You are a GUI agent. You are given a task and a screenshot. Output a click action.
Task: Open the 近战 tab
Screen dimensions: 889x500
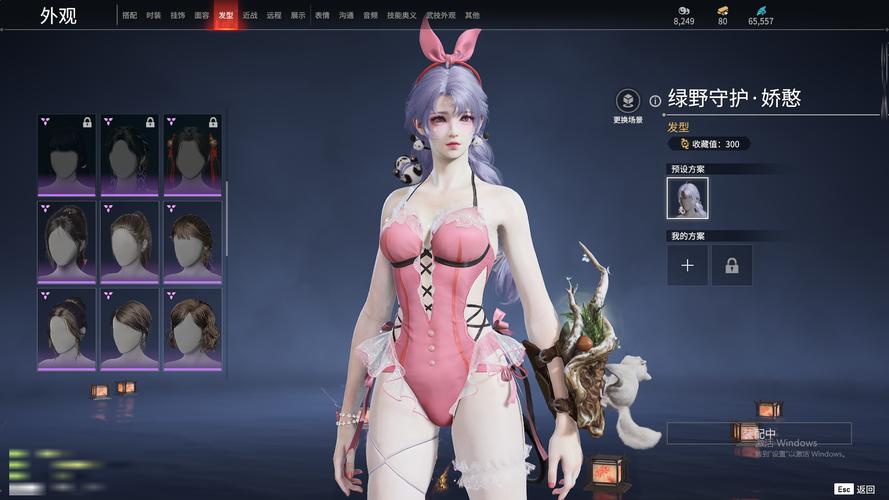coord(250,16)
